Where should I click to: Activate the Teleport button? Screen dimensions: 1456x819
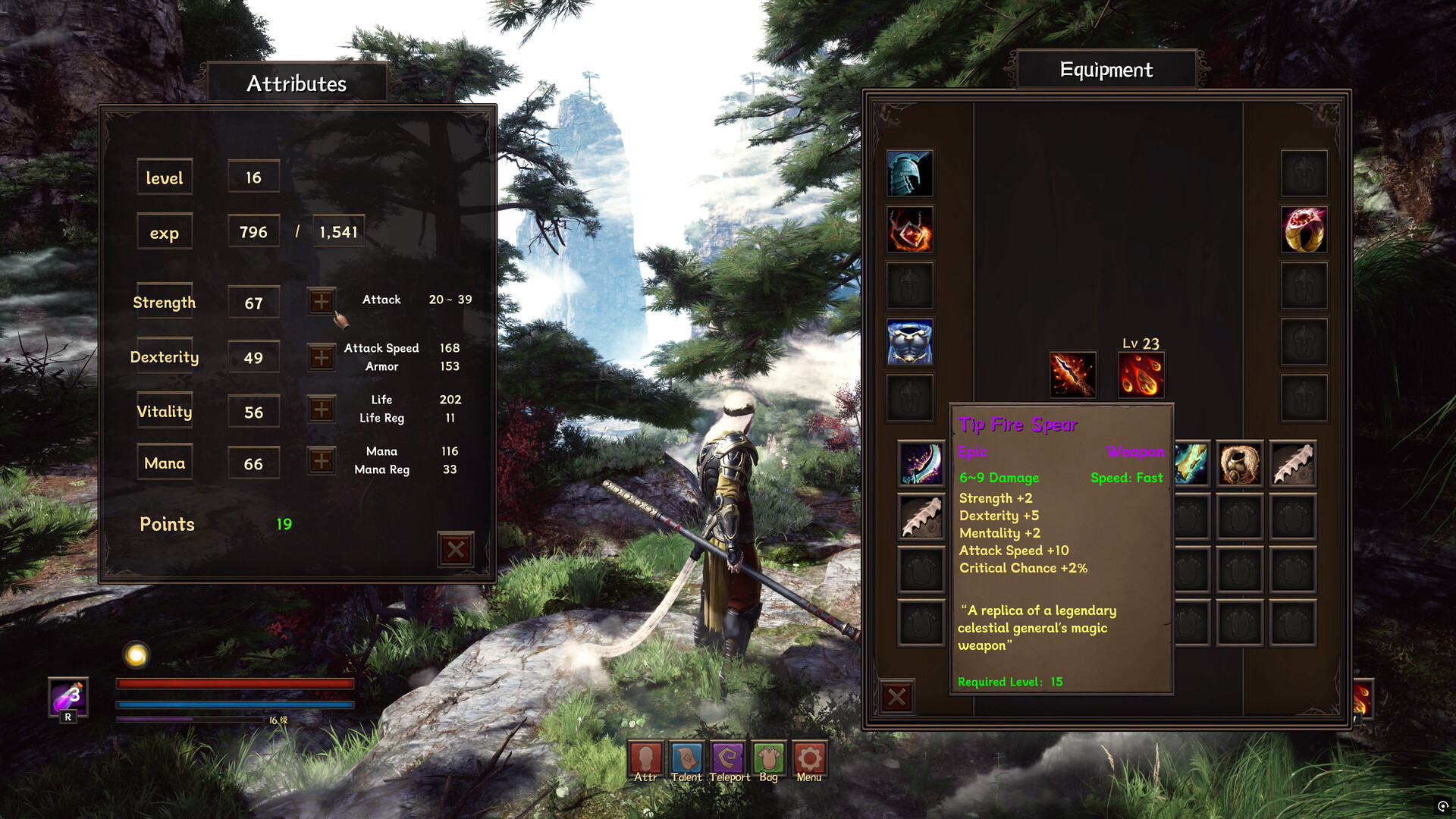point(729,761)
